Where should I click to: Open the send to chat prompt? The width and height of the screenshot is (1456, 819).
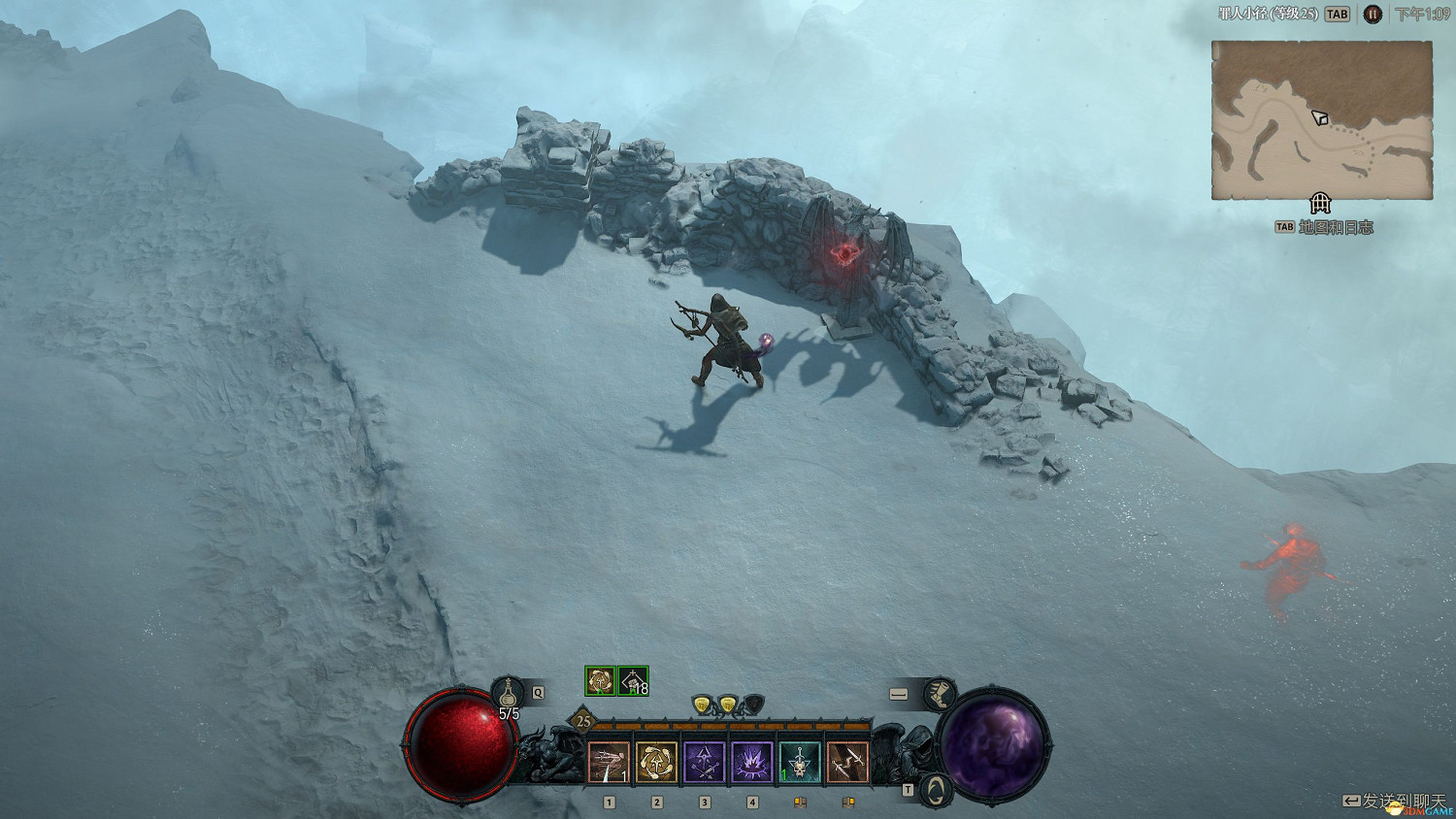1394,801
